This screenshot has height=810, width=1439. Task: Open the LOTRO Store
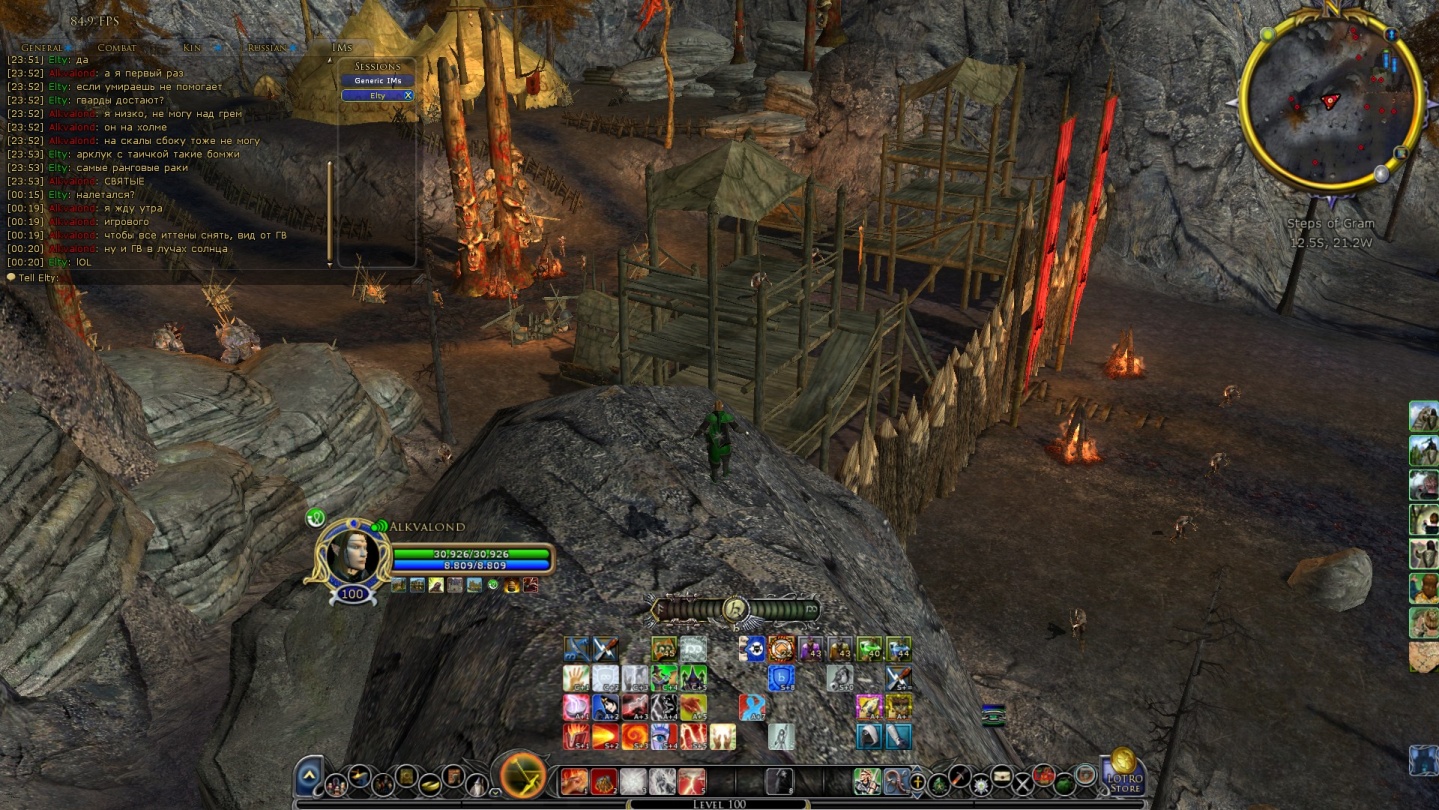coord(1123,773)
